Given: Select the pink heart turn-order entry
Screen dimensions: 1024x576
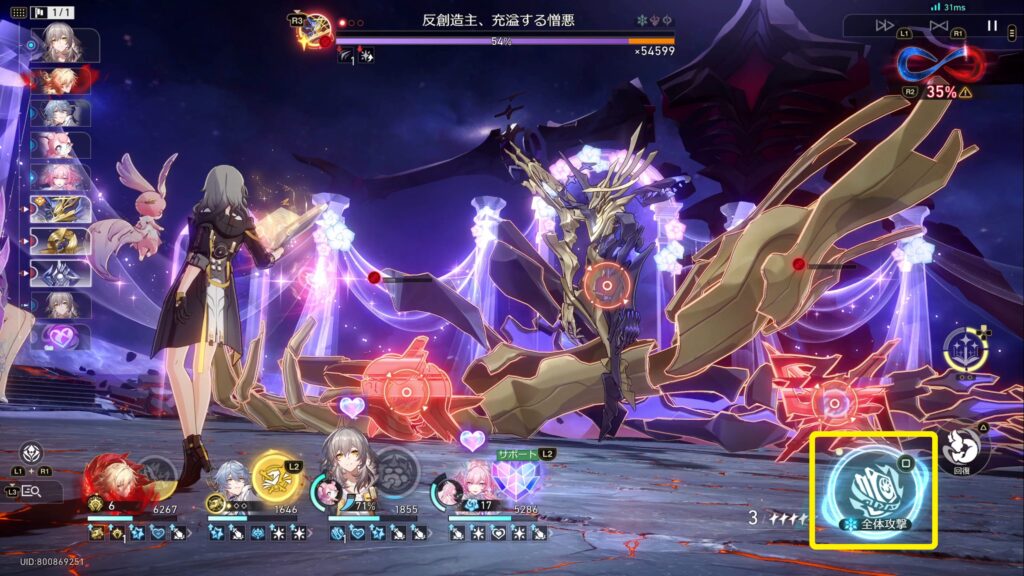Looking at the screenshot, I should point(64,337).
